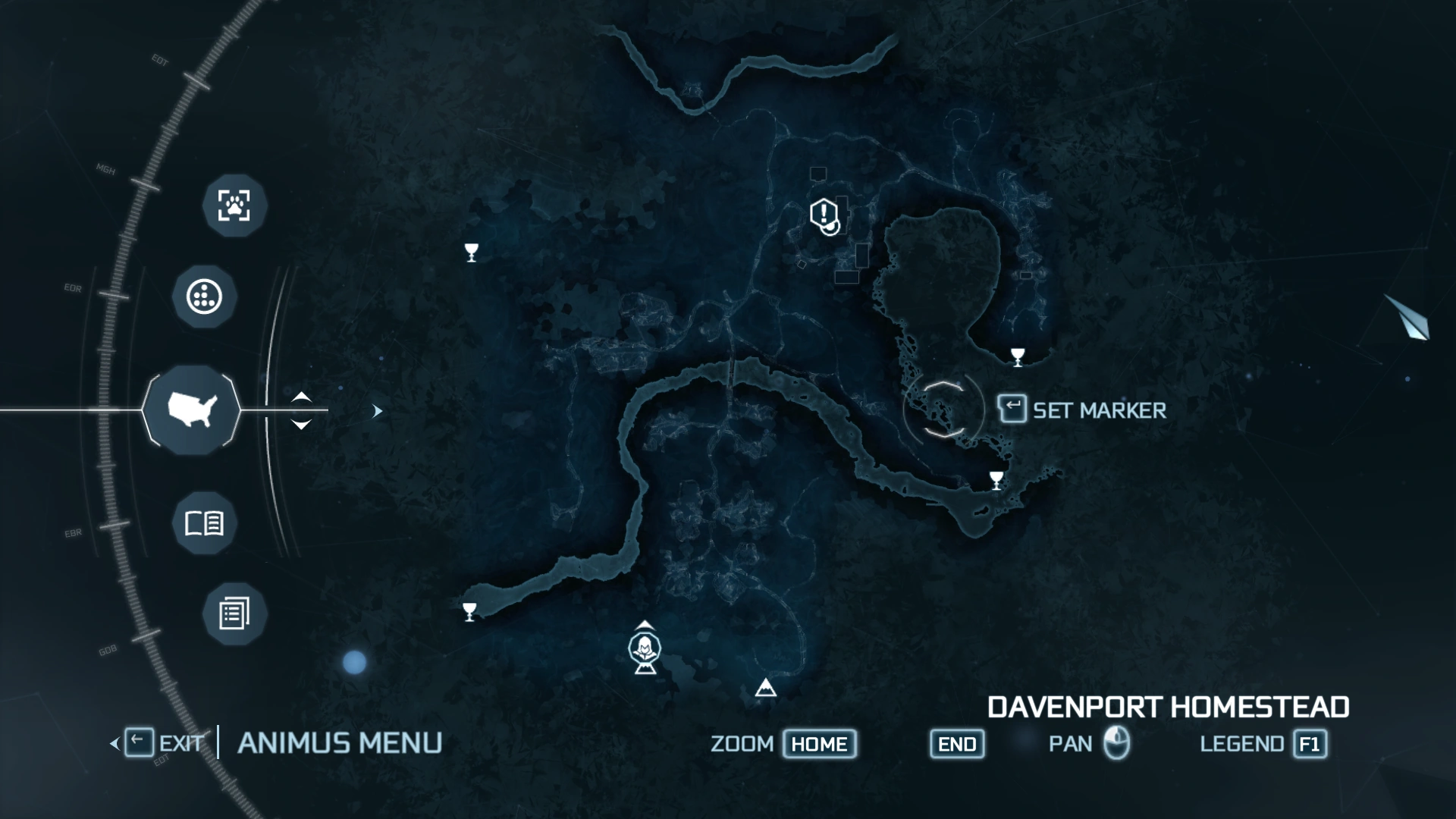Select the paw print tracking icon
The image size is (1456, 819).
tap(234, 207)
